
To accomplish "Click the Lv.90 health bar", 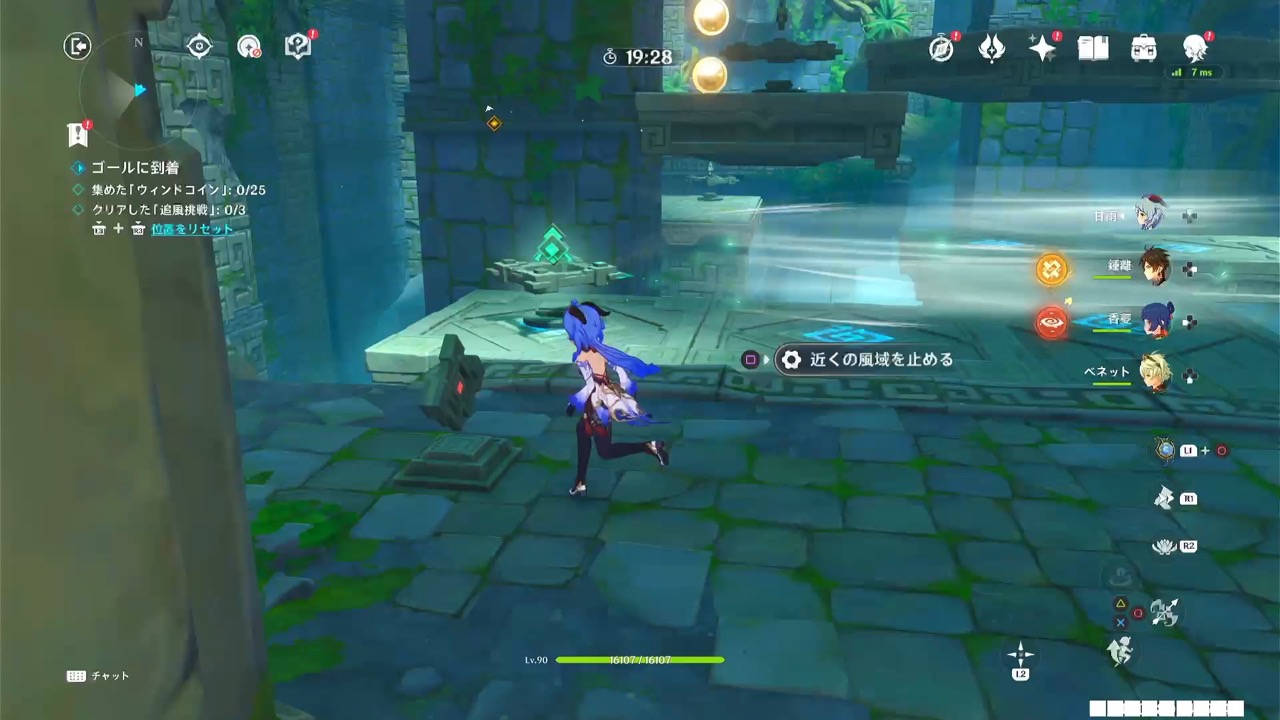I will (x=640, y=660).
